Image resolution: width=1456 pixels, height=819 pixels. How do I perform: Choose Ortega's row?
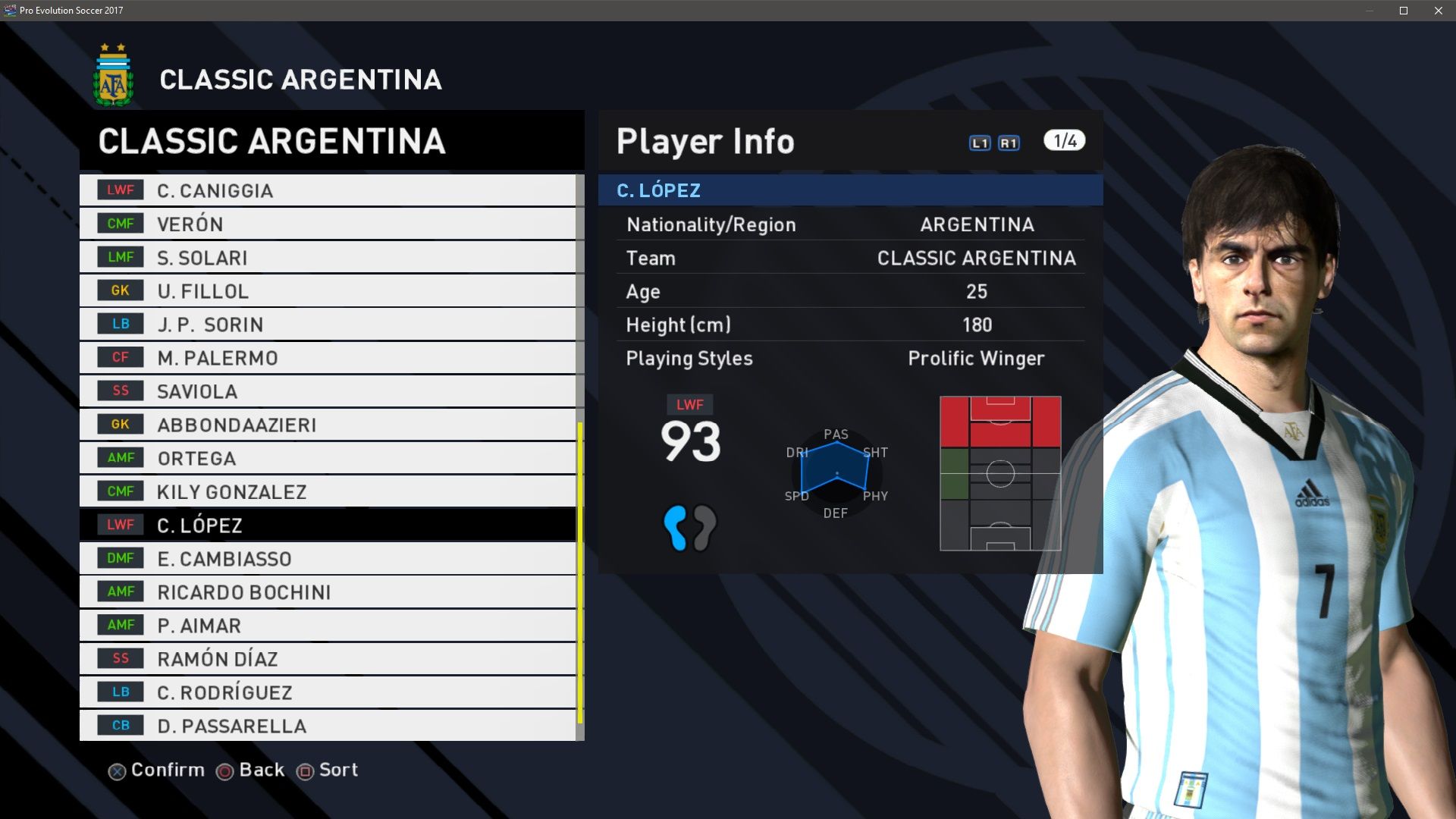(328, 458)
